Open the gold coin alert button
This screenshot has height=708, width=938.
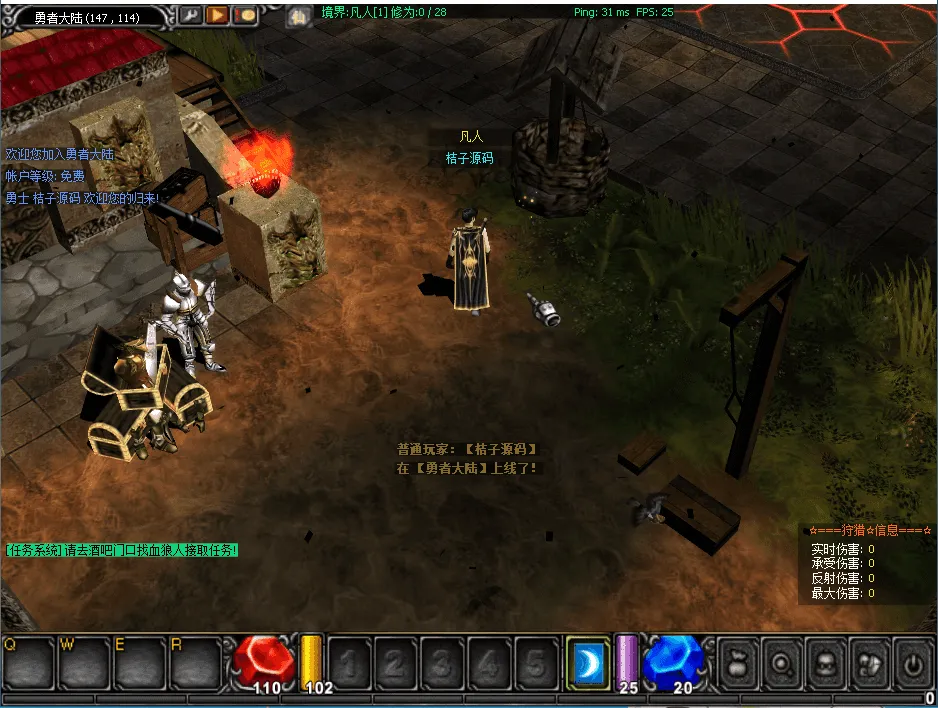click(245, 15)
